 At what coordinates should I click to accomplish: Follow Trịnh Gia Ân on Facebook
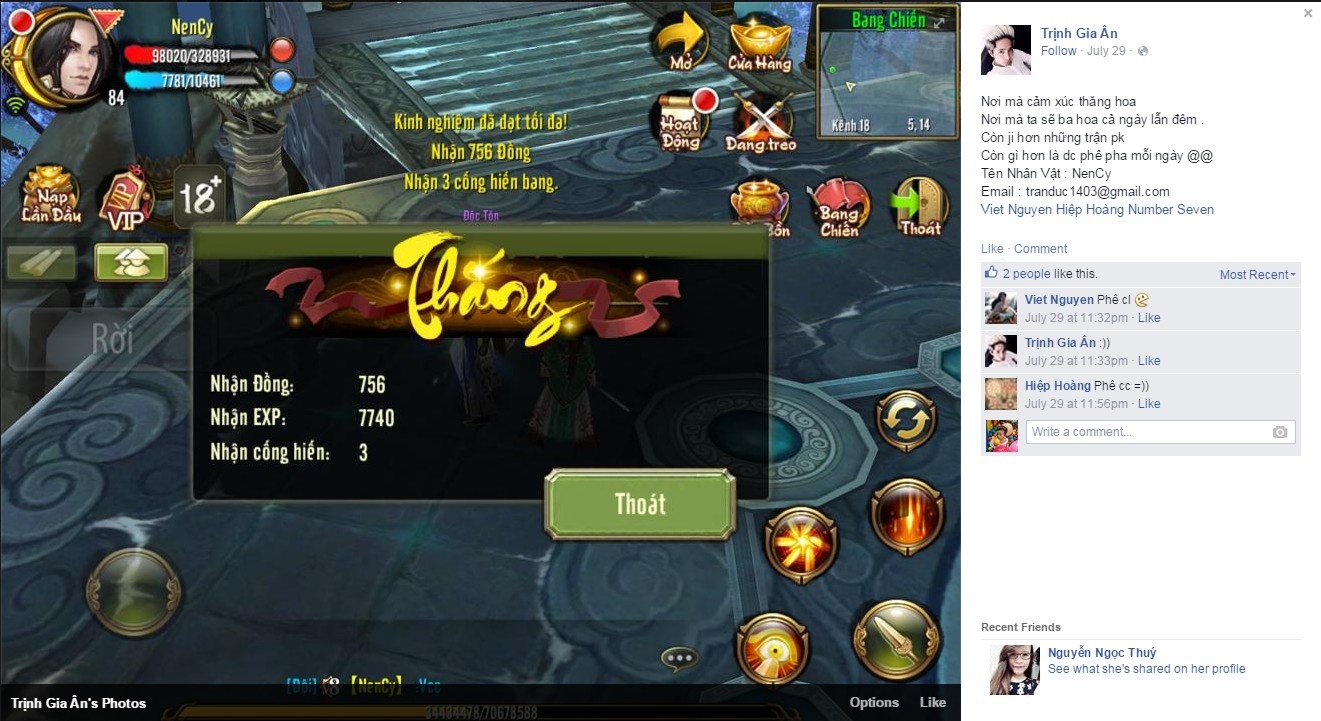pos(1059,50)
